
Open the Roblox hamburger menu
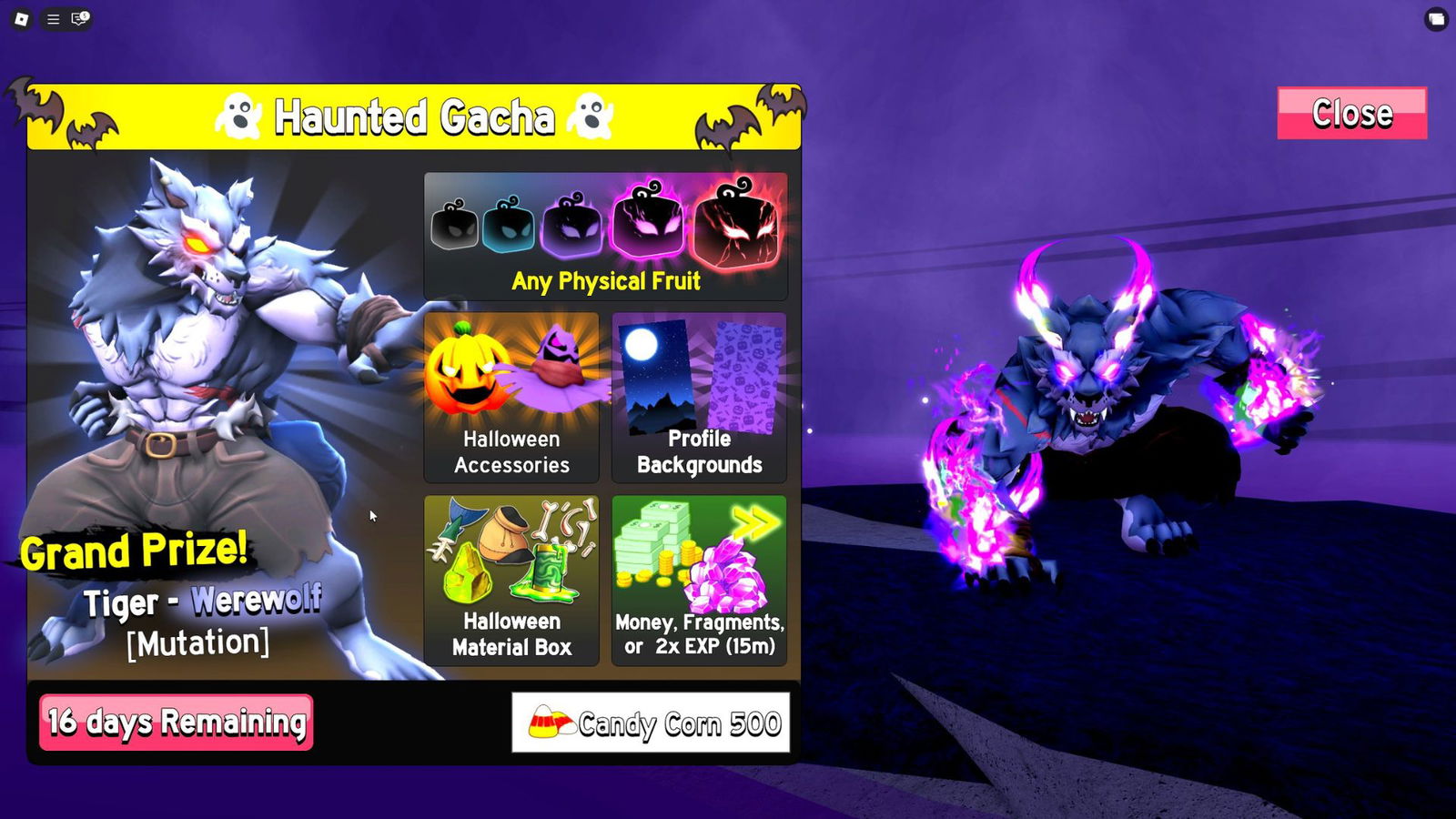[52, 18]
